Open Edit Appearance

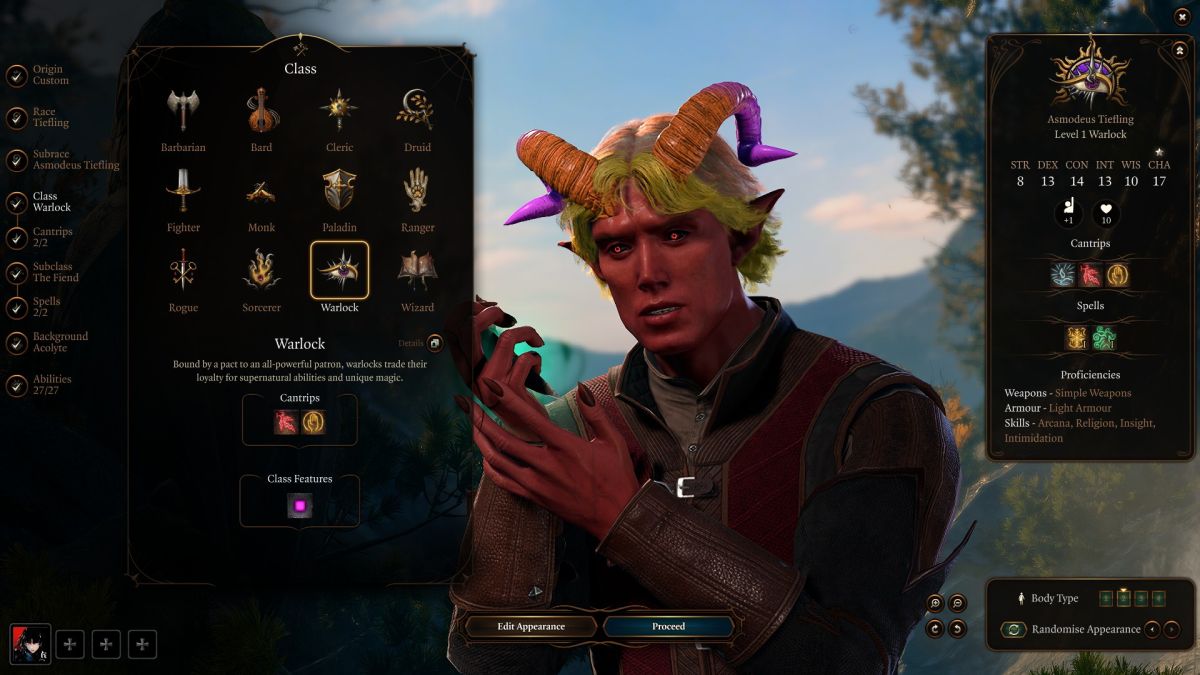(x=531, y=627)
